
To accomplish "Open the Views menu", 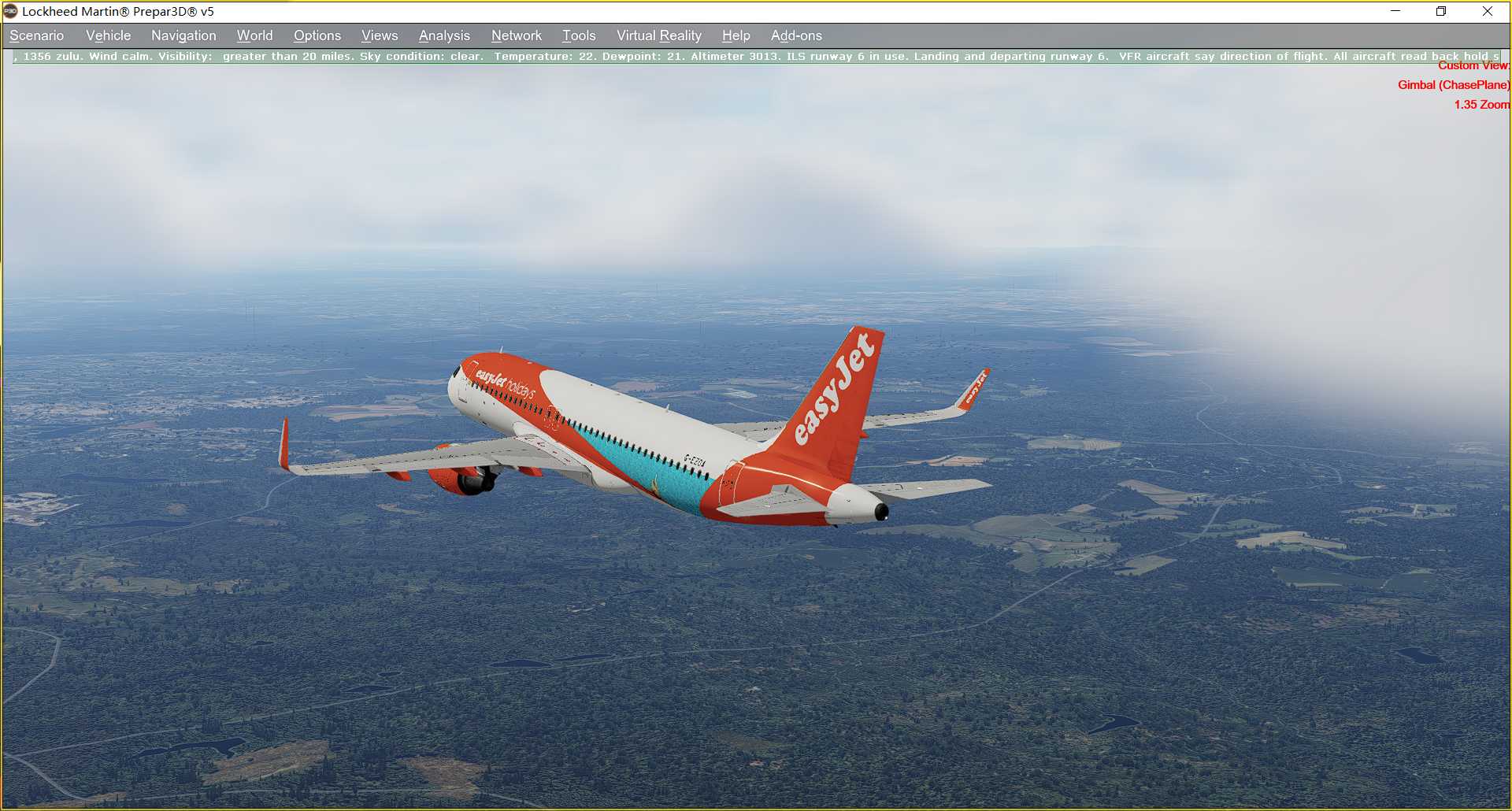I will (379, 35).
